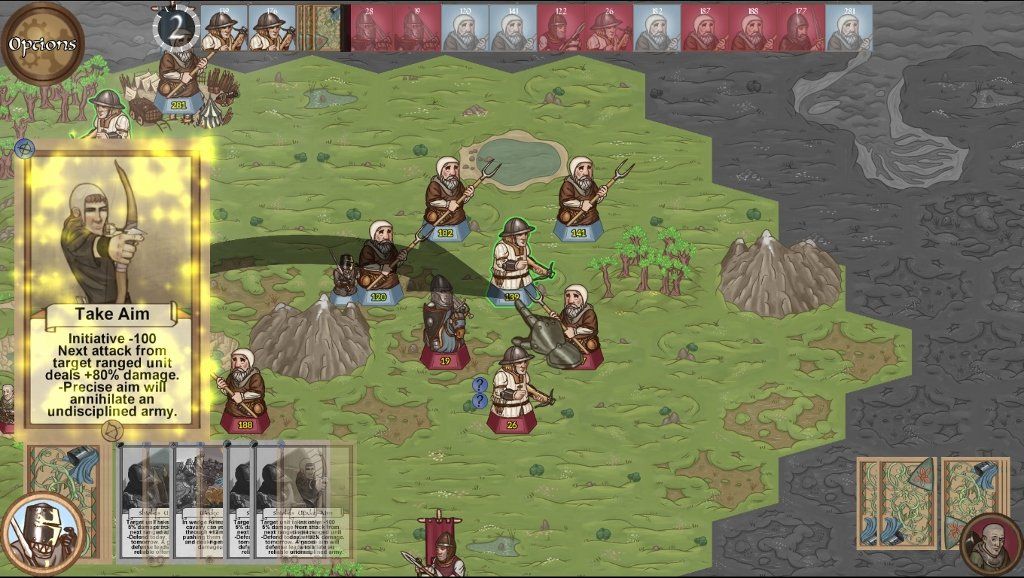Image resolution: width=1024 pixels, height=578 pixels.
Task: Select the red turn-order portrait numbered 28
Action: (370, 28)
